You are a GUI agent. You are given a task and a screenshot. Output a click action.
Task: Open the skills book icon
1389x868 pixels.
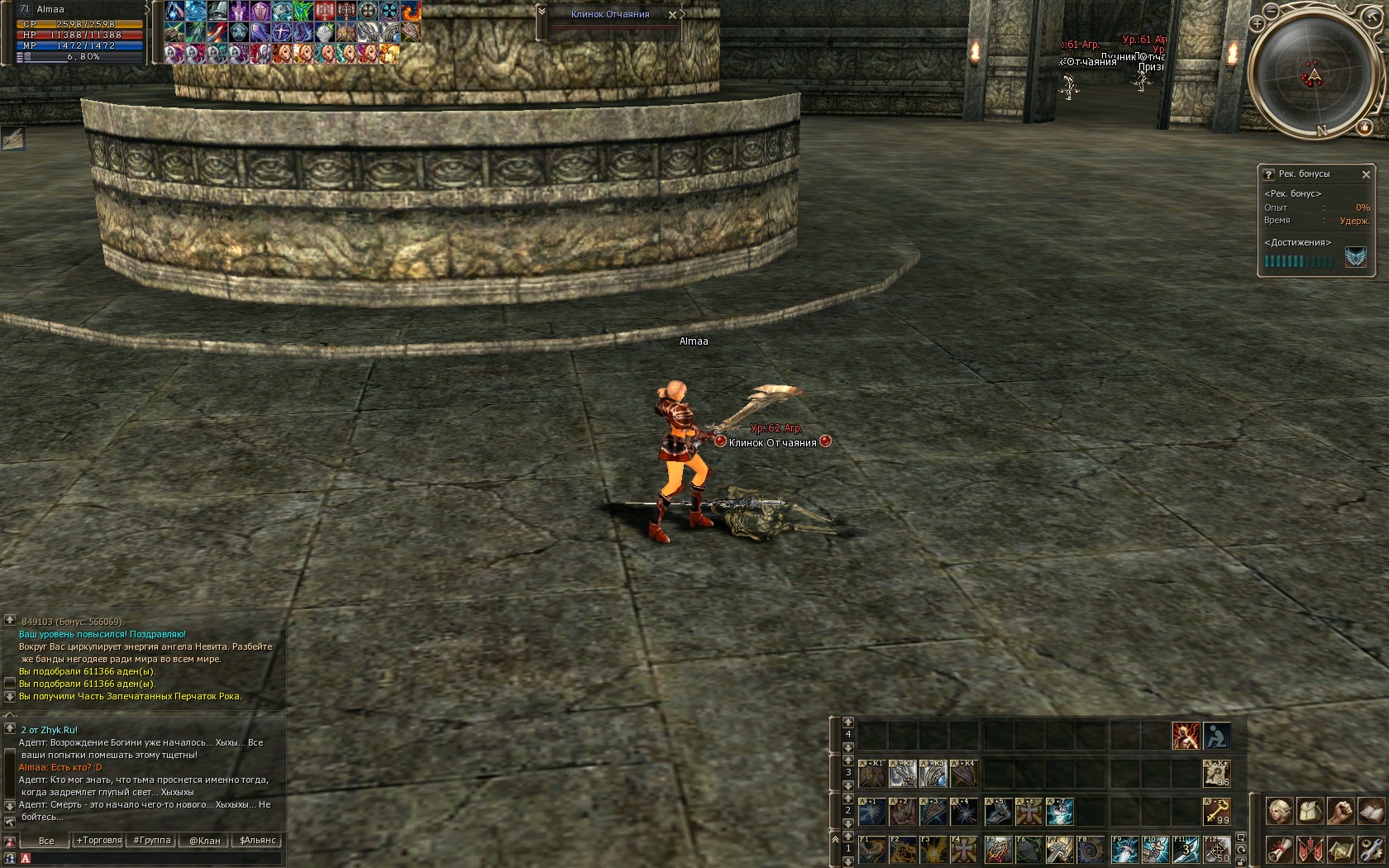[x=1371, y=811]
